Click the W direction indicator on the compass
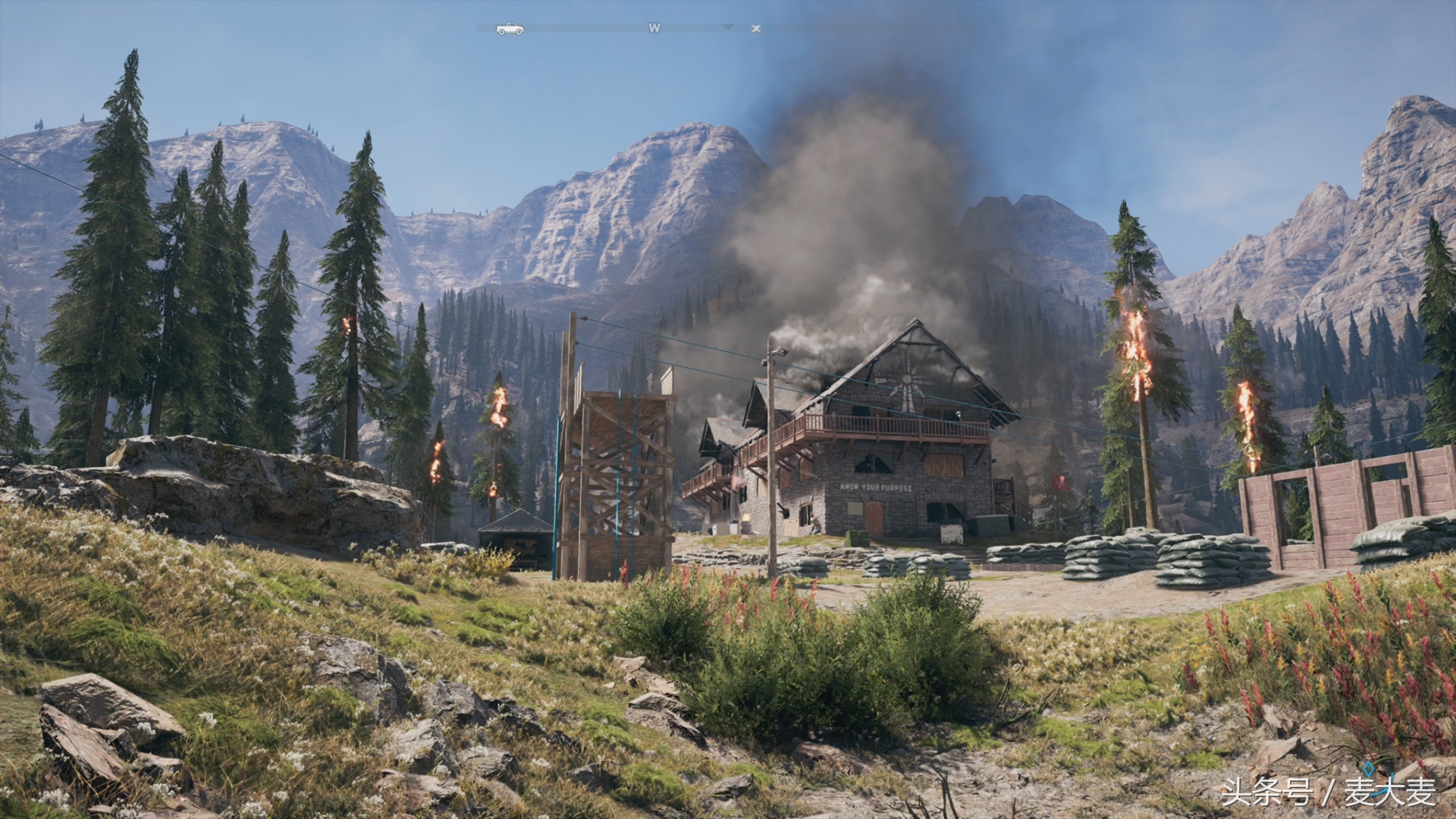1456x819 pixels. pos(654,27)
